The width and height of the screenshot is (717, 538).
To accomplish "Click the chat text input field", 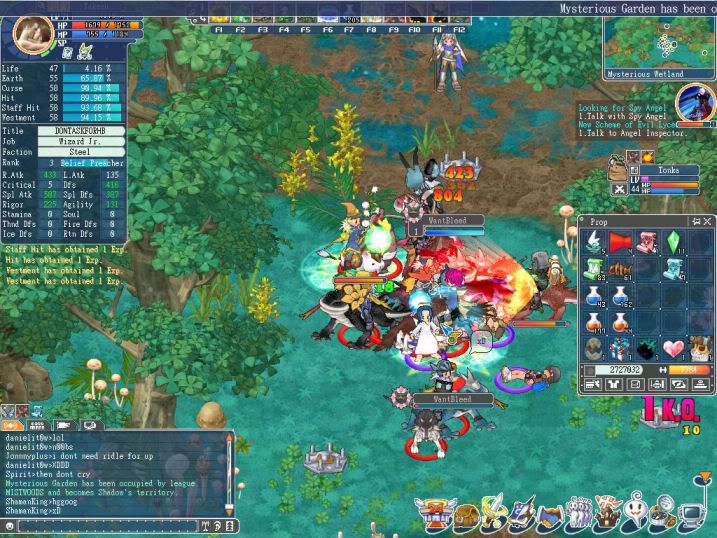I will (x=105, y=524).
